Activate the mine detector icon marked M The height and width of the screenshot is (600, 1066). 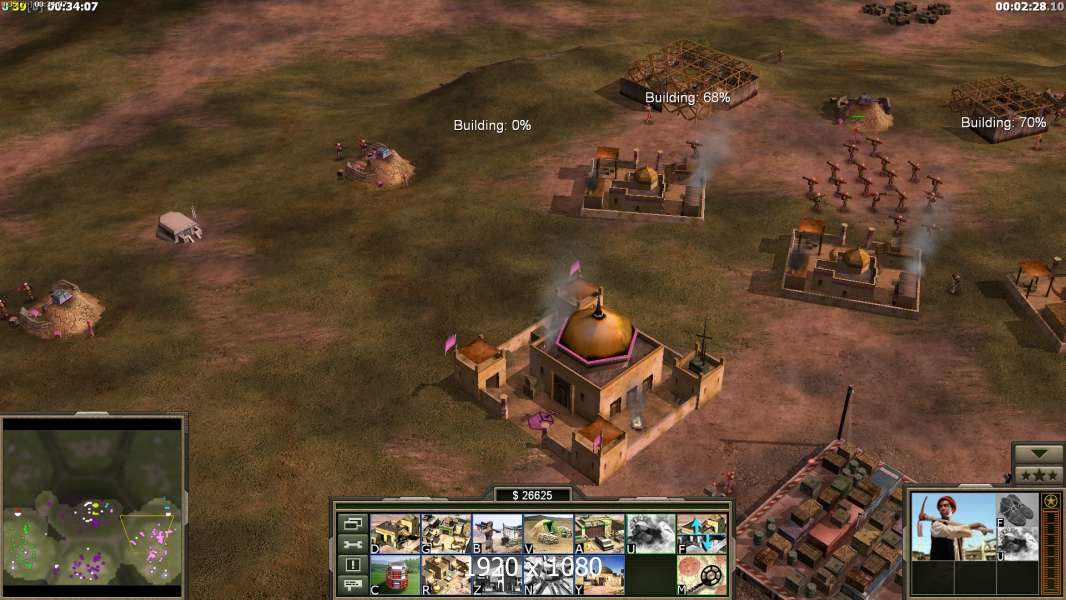pos(702,575)
